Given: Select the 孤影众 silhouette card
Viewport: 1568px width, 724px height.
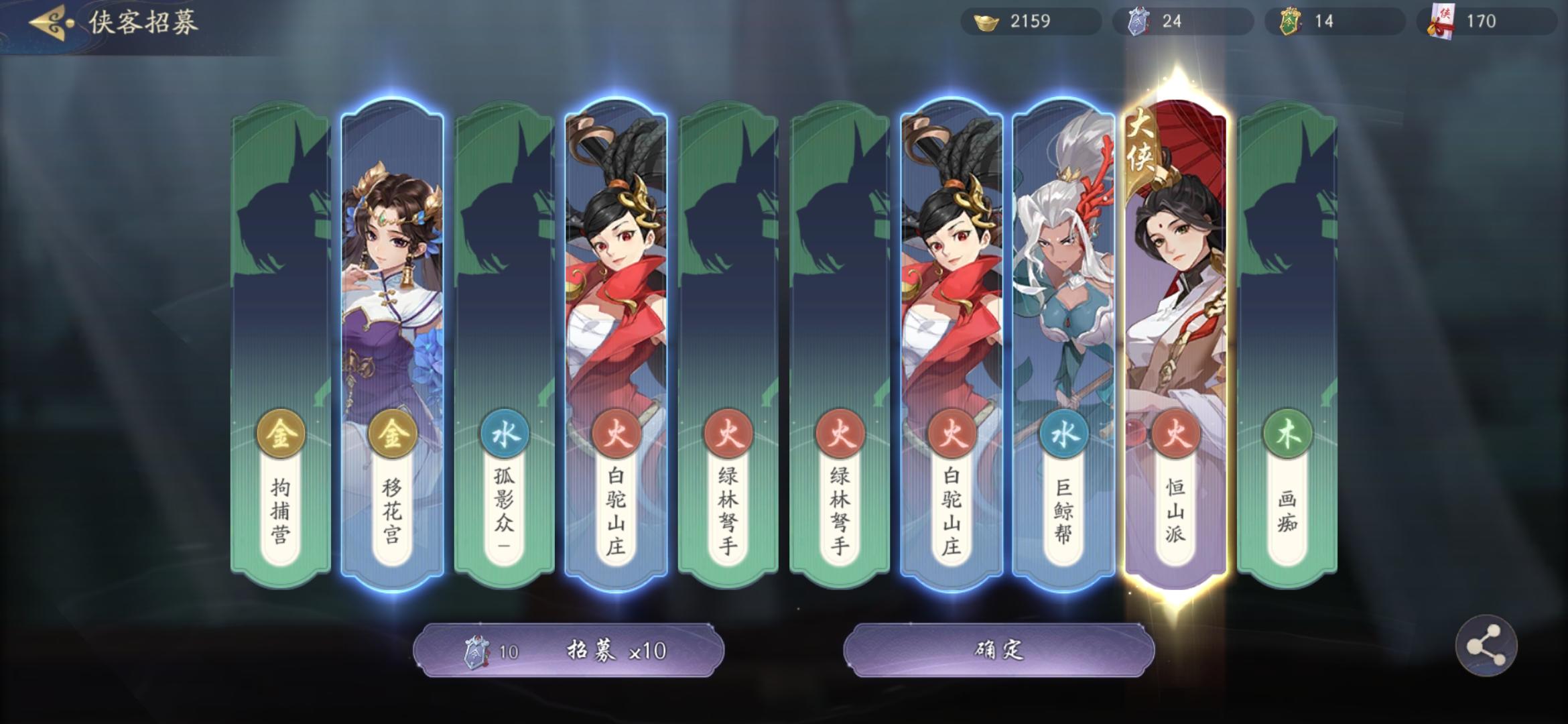Looking at the screenshot, I should tap(503, 302).
